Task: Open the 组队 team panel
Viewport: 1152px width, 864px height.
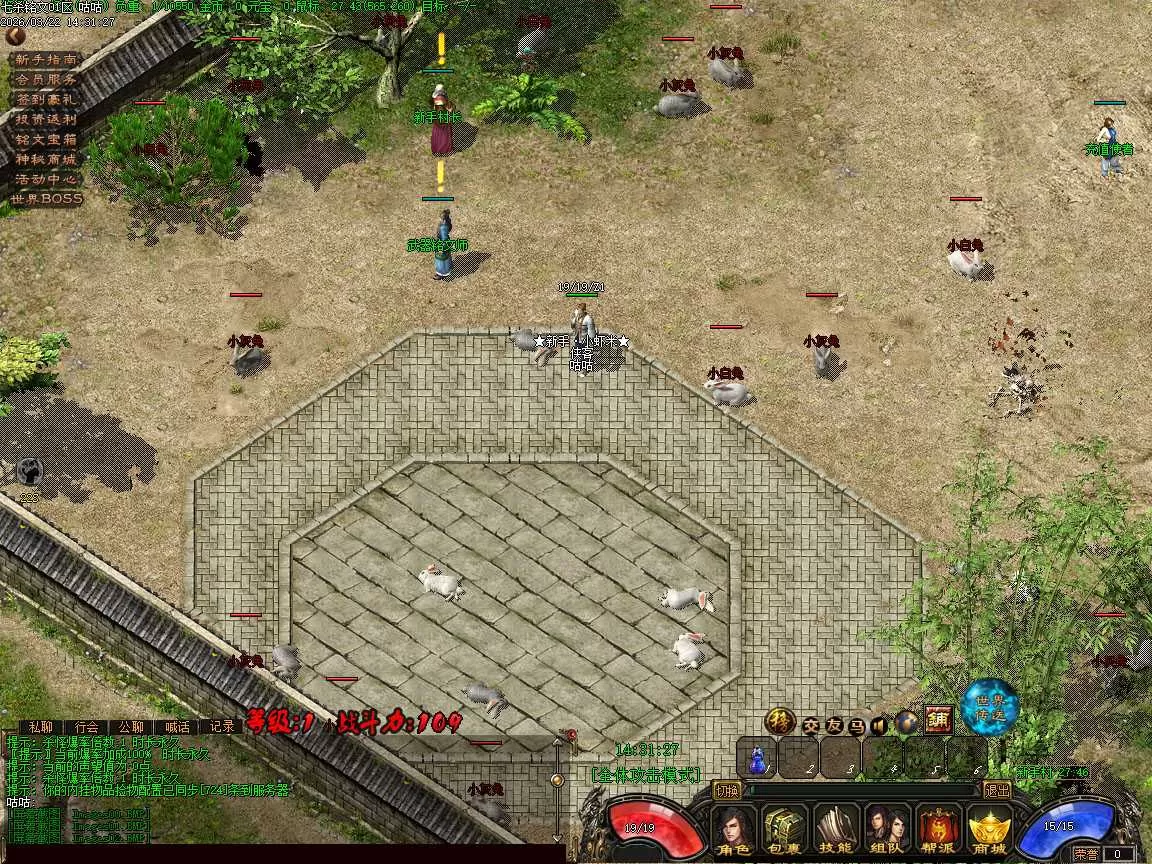Action: click(x=887, y=829)
